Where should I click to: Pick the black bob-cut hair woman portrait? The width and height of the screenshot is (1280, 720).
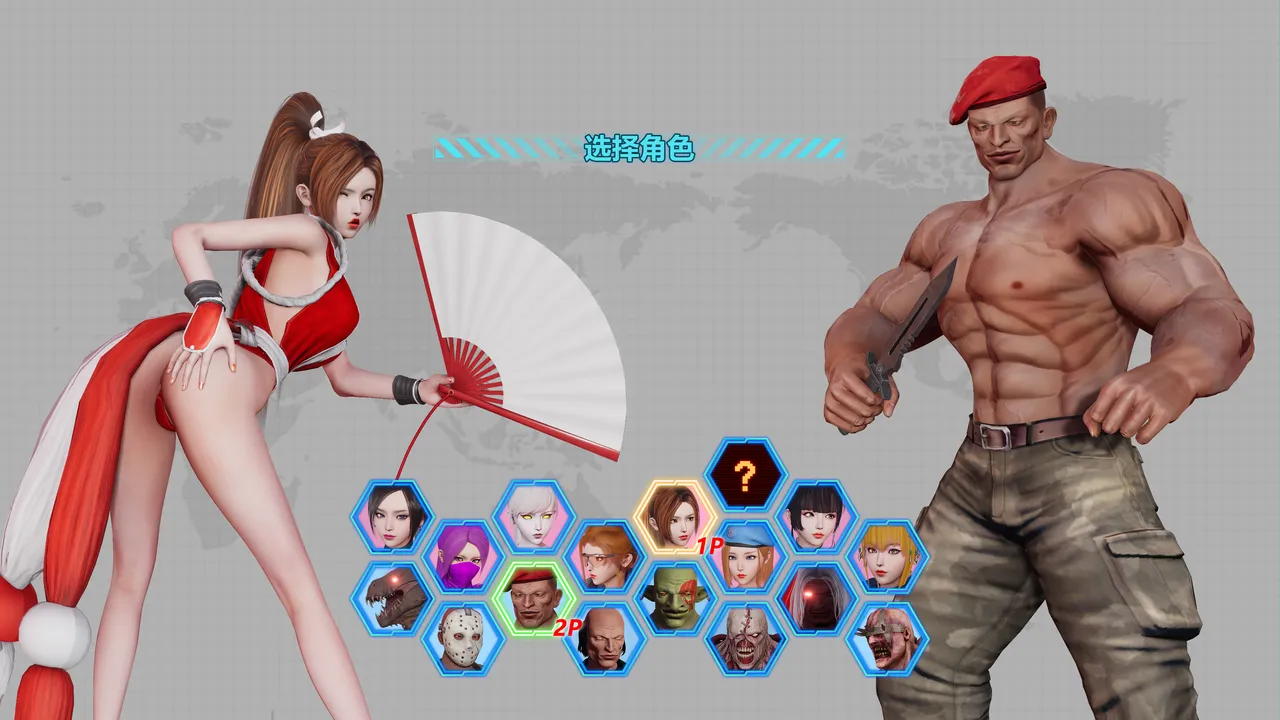point(817,517)
